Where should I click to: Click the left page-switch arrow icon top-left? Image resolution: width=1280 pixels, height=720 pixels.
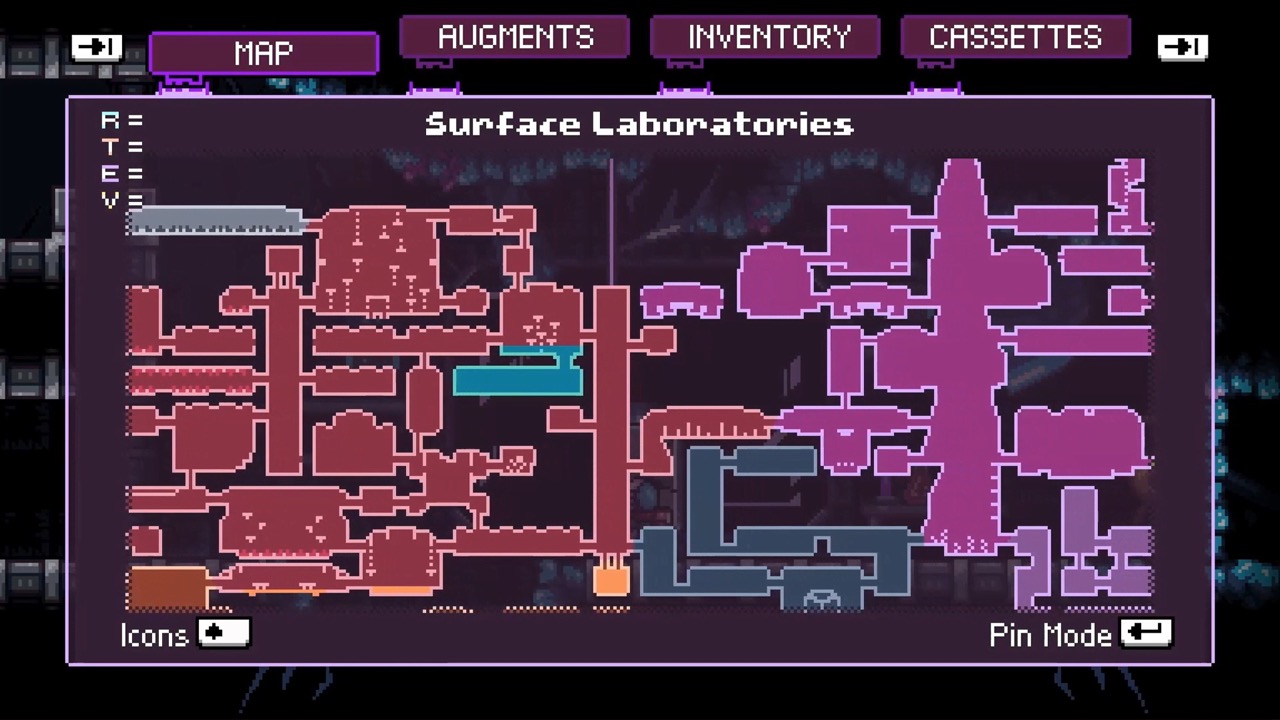click(x=96, y=46)
